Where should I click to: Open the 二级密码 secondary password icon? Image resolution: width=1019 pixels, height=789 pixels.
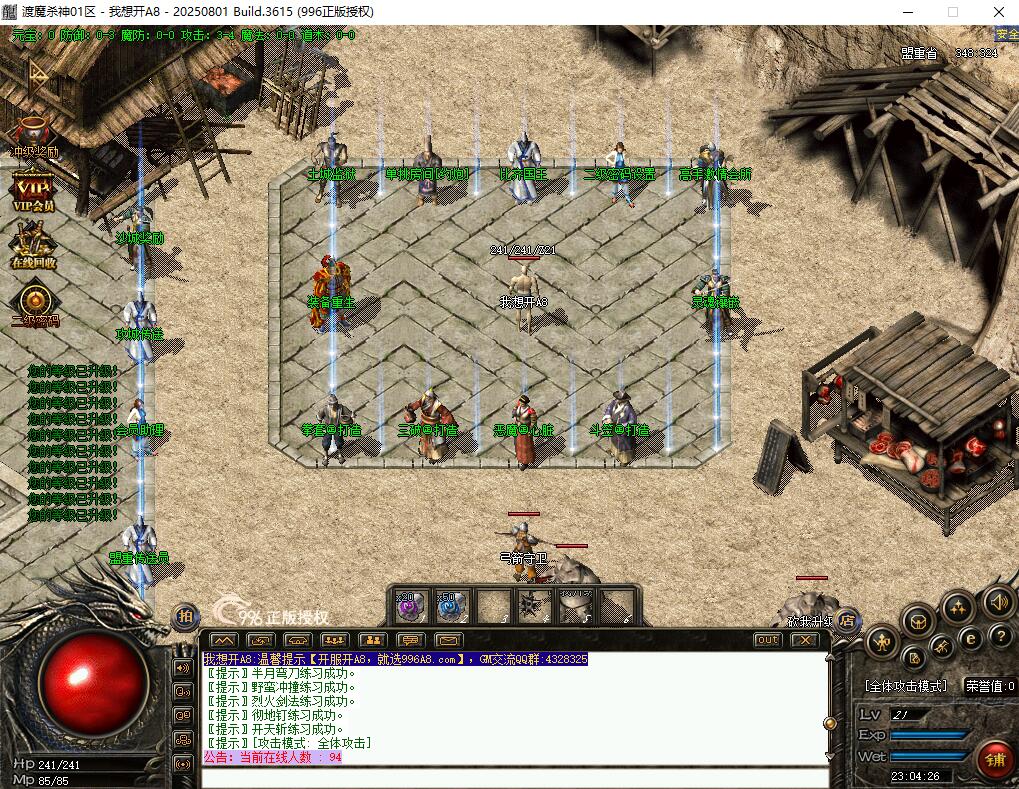pos(35,301)
